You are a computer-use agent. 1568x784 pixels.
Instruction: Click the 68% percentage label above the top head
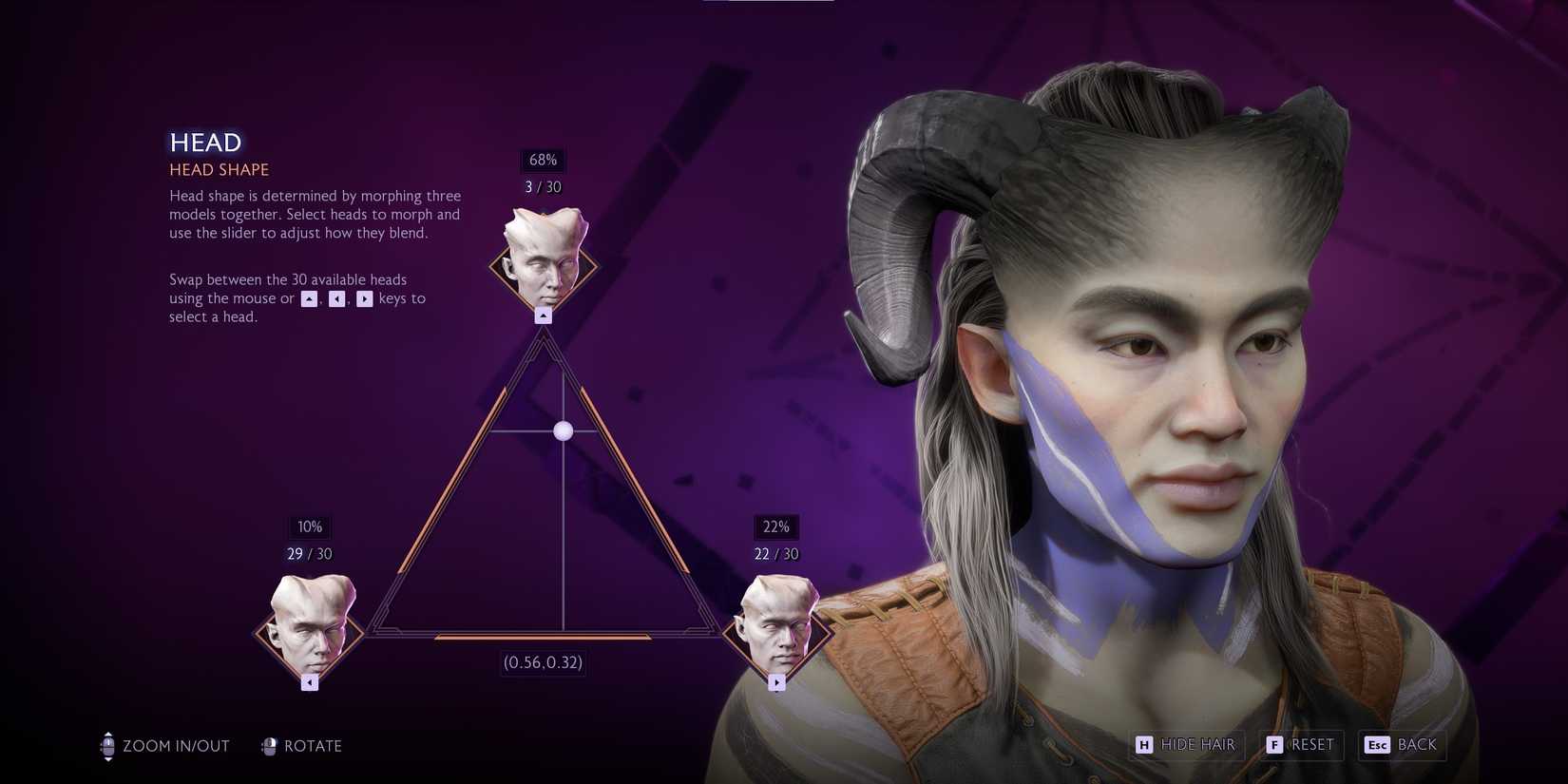point(543,160)
